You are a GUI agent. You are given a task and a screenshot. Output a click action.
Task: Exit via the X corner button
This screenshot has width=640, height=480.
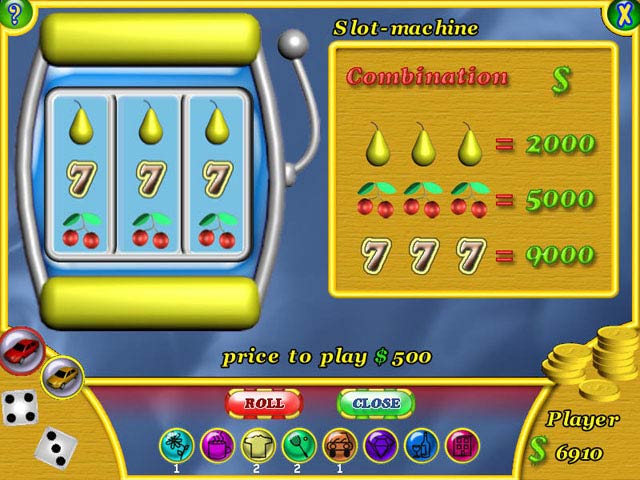click(622, 14)
